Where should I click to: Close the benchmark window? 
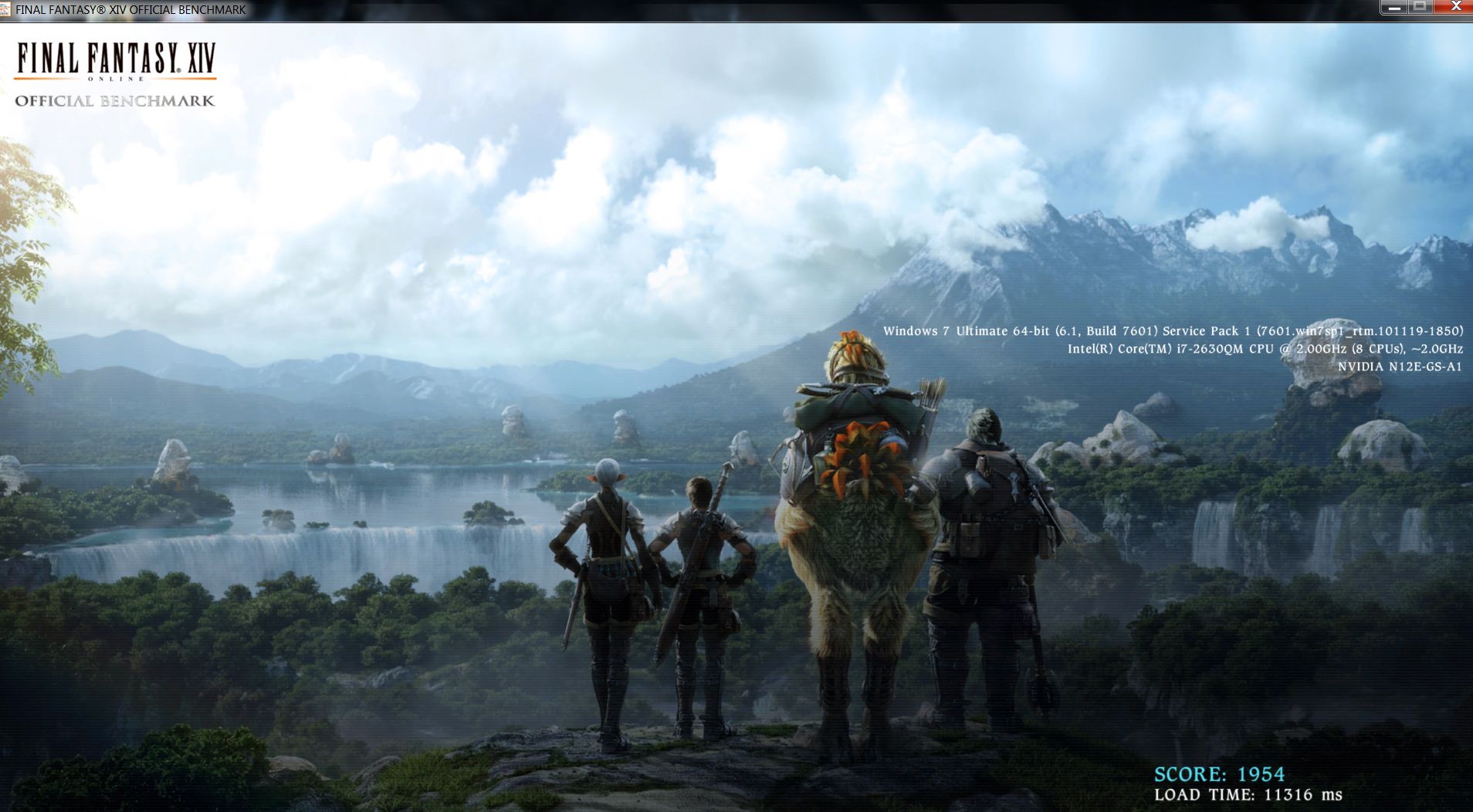tap(1454, 7)
